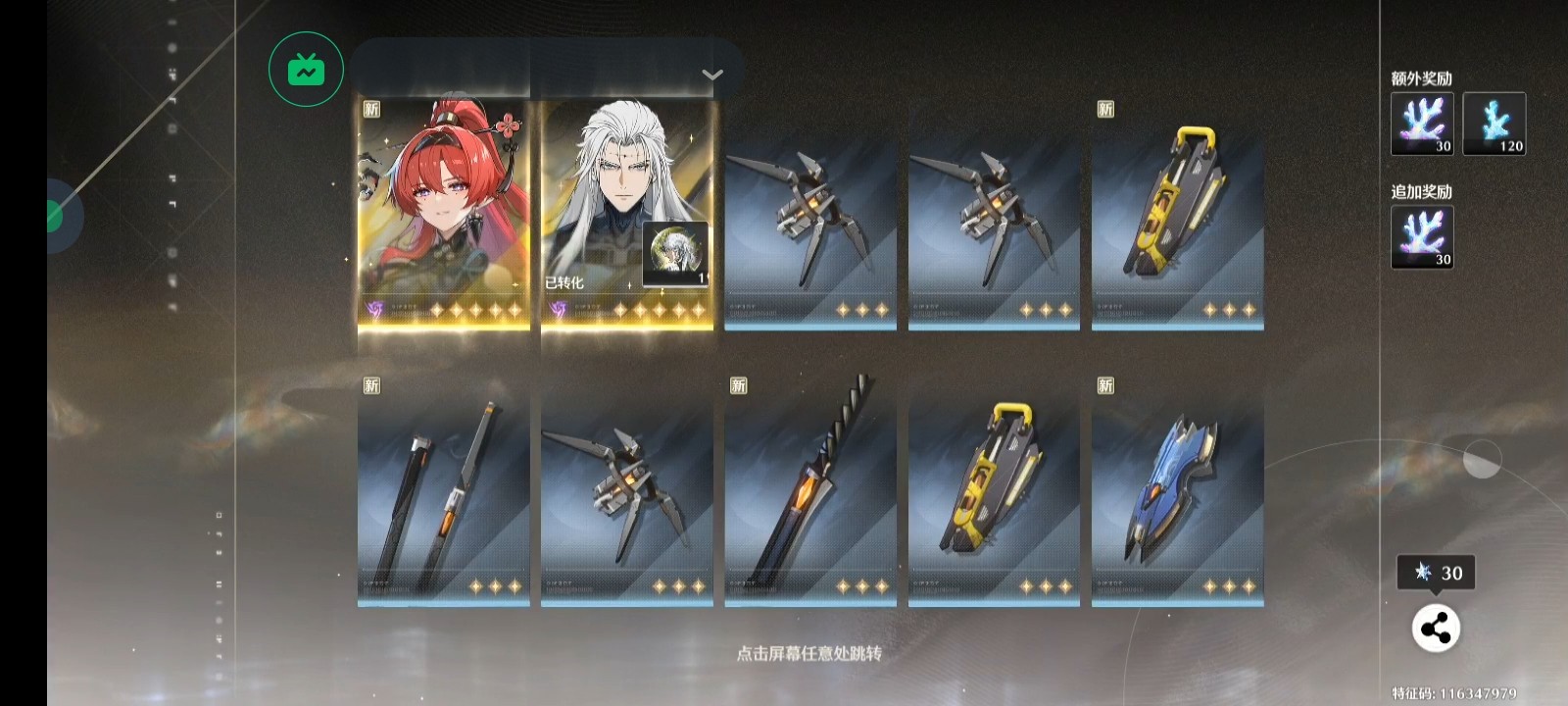
Task: Tap the white share button
Action: 1436,629
